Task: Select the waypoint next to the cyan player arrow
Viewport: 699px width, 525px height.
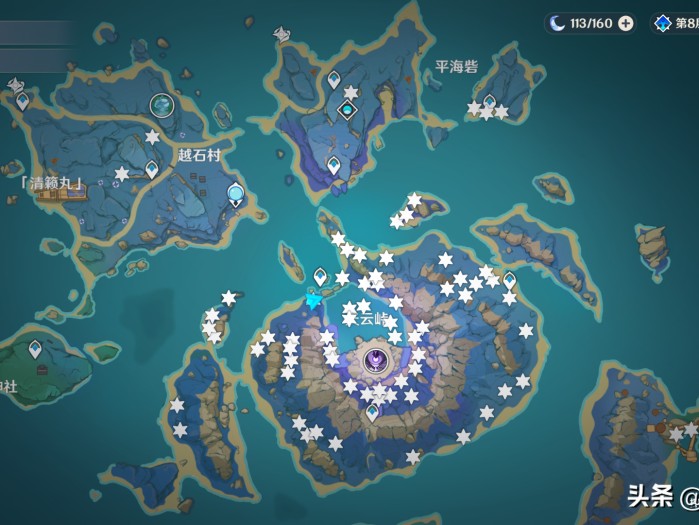Action: [321, 276]
